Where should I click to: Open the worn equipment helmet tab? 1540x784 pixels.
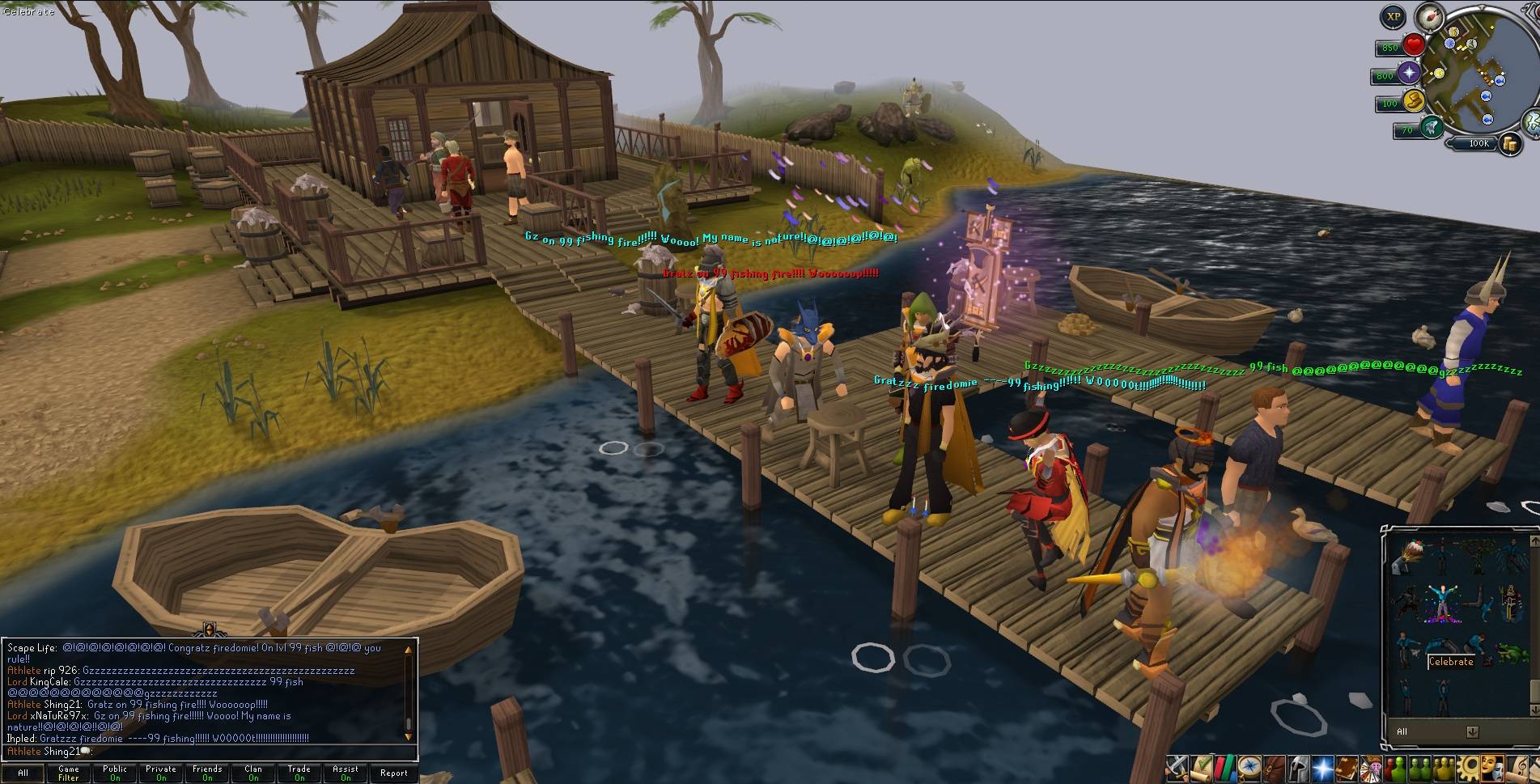coord(1296,766)
